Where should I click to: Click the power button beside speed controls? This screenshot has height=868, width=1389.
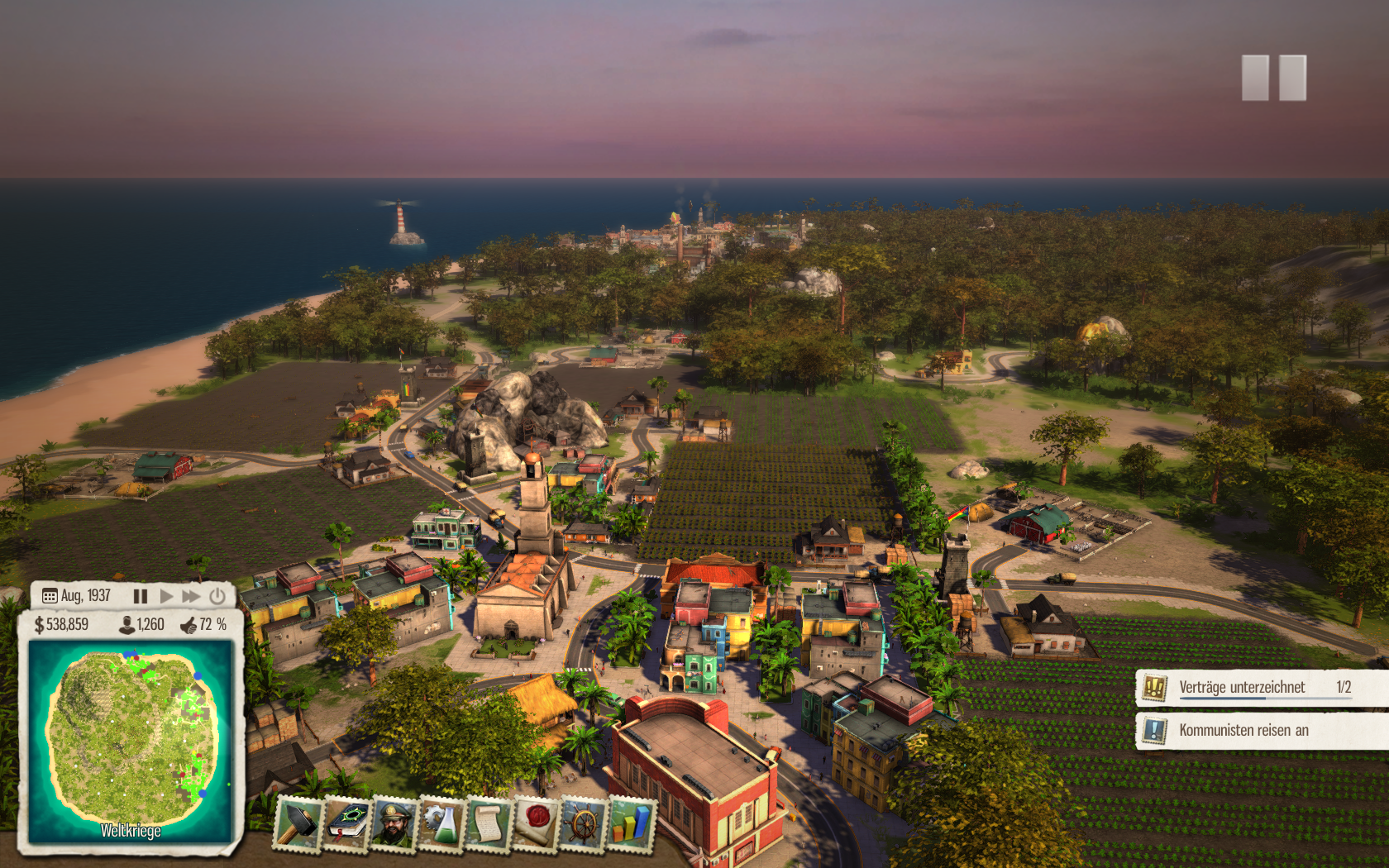tap(217, 596)
